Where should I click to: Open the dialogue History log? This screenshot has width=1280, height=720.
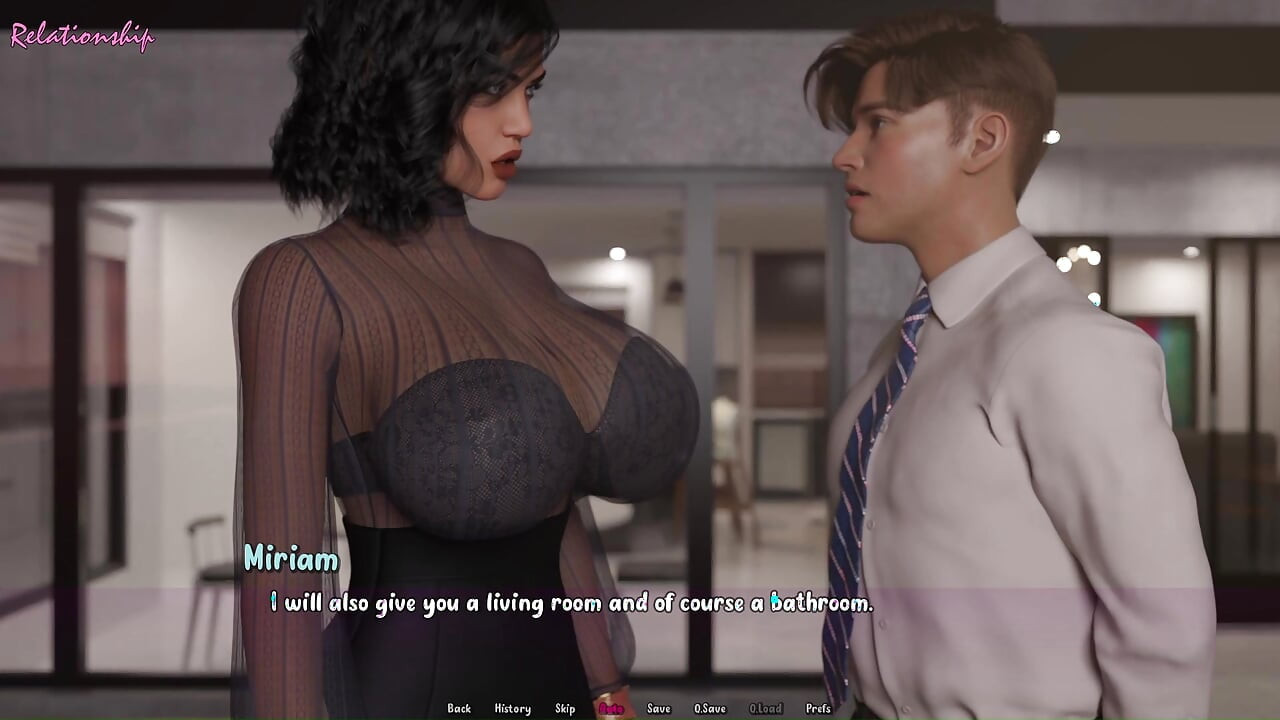(512, 708)
